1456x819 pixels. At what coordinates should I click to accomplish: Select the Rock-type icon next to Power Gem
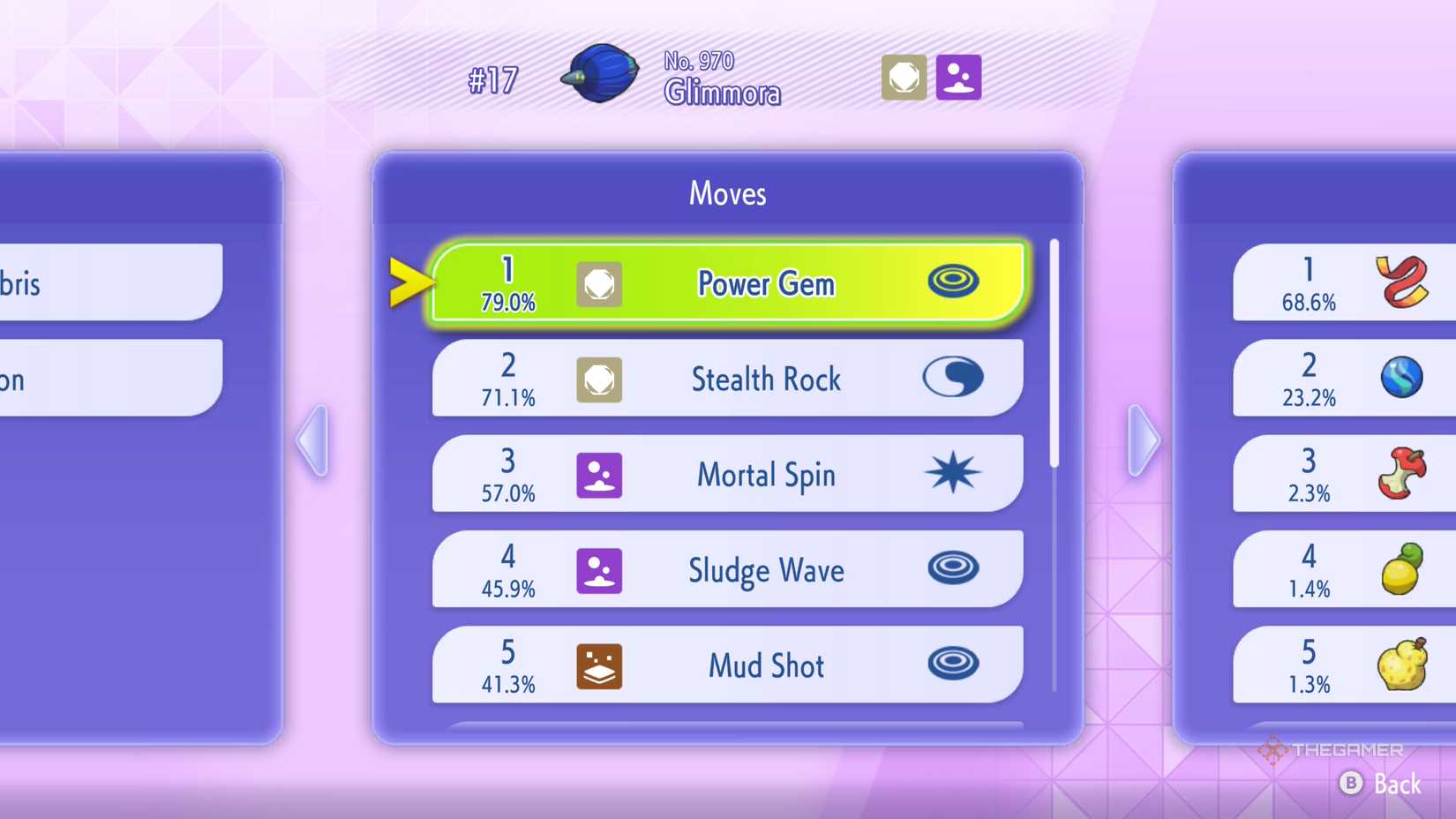coord(599,284)
